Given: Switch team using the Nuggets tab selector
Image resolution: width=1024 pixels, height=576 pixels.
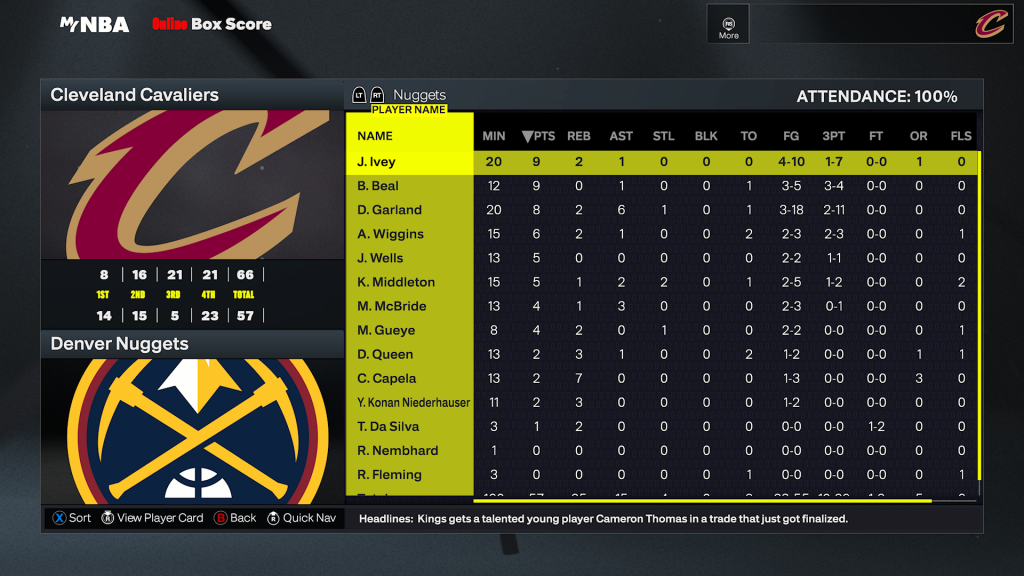Looking at the screenshot, I should click(419, 95).
